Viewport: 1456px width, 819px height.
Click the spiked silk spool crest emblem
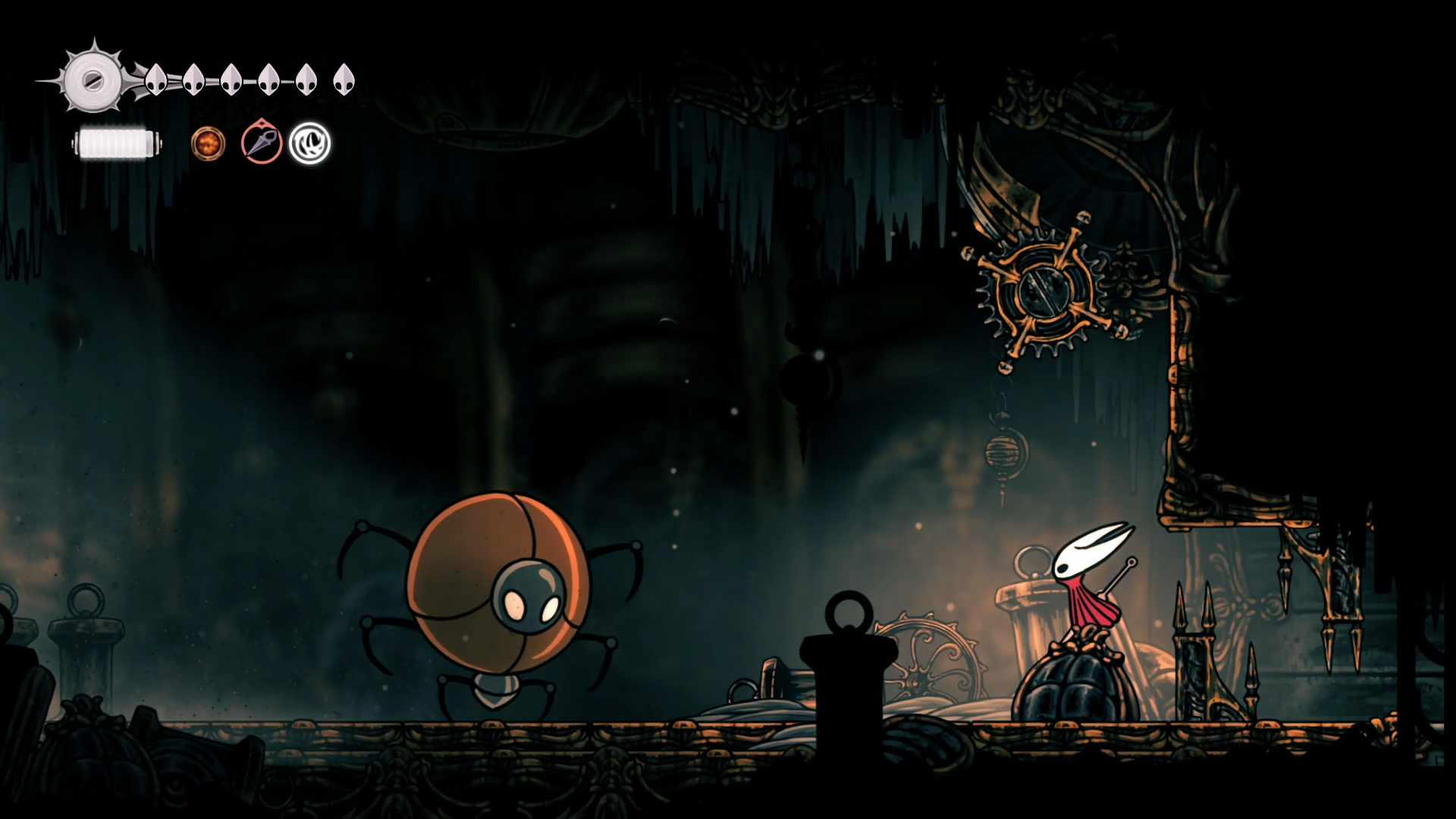coord(93,80)
